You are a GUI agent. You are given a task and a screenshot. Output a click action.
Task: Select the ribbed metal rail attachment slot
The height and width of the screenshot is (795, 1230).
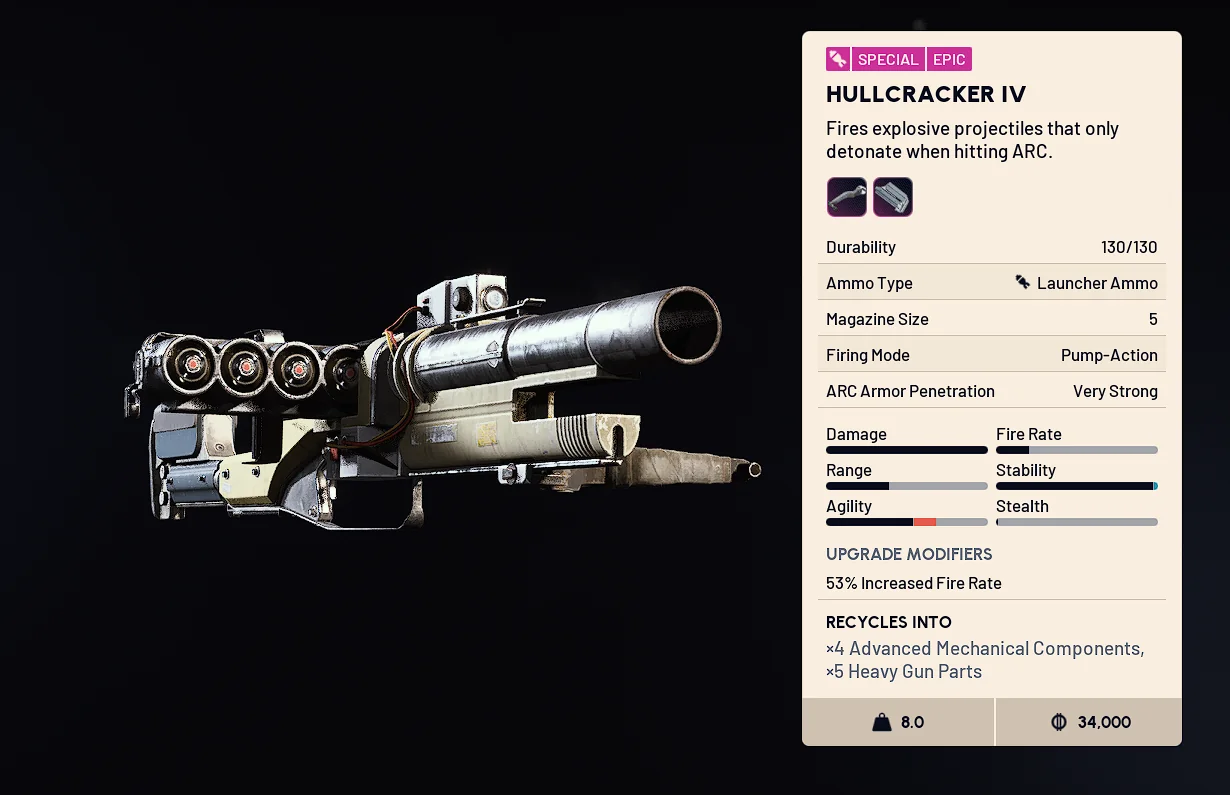892,197
